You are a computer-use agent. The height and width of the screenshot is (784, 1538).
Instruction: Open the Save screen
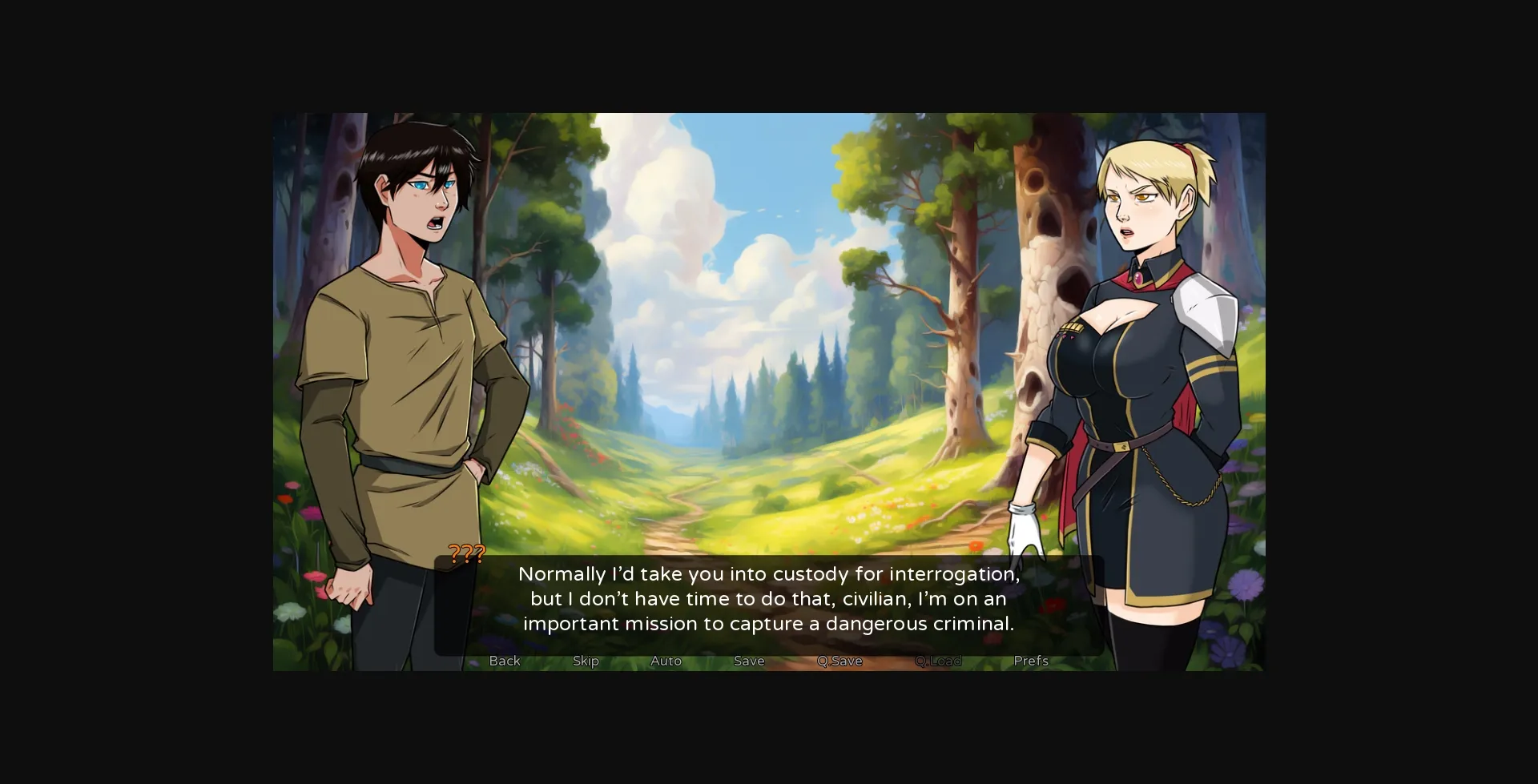(x=748, y=661)
